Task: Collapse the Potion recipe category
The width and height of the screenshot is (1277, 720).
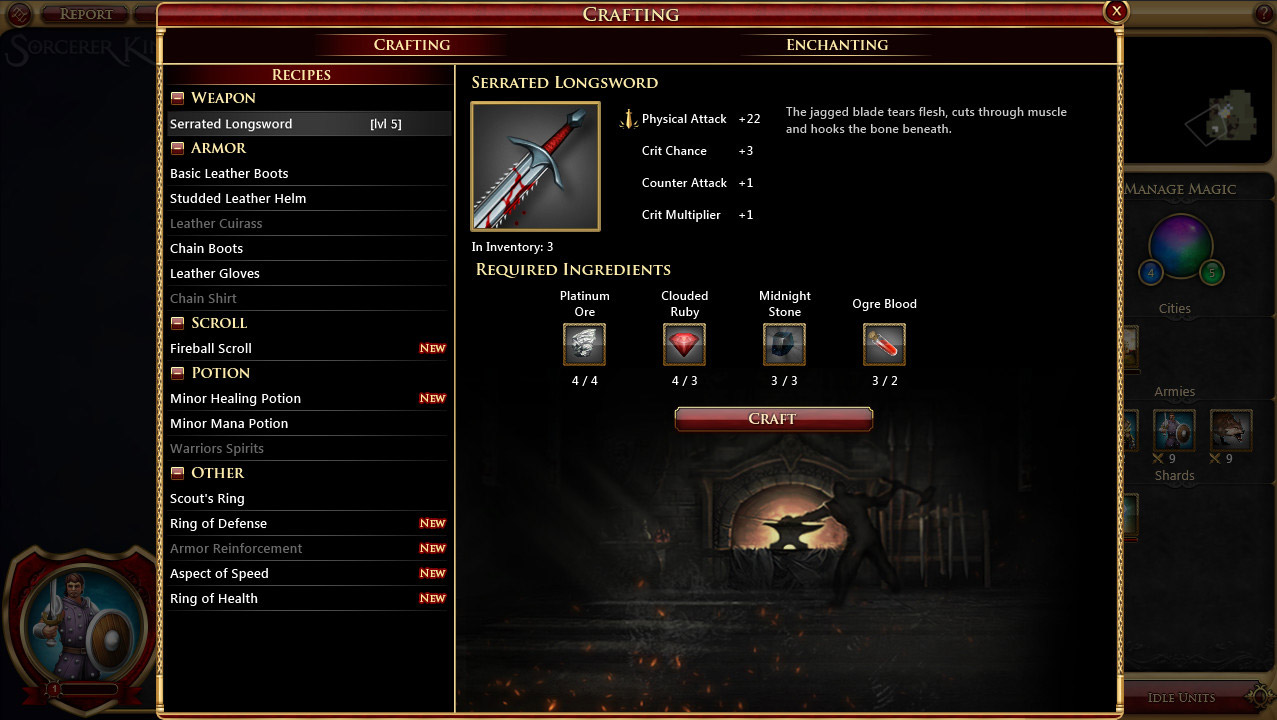Action: tap(178, 373)
